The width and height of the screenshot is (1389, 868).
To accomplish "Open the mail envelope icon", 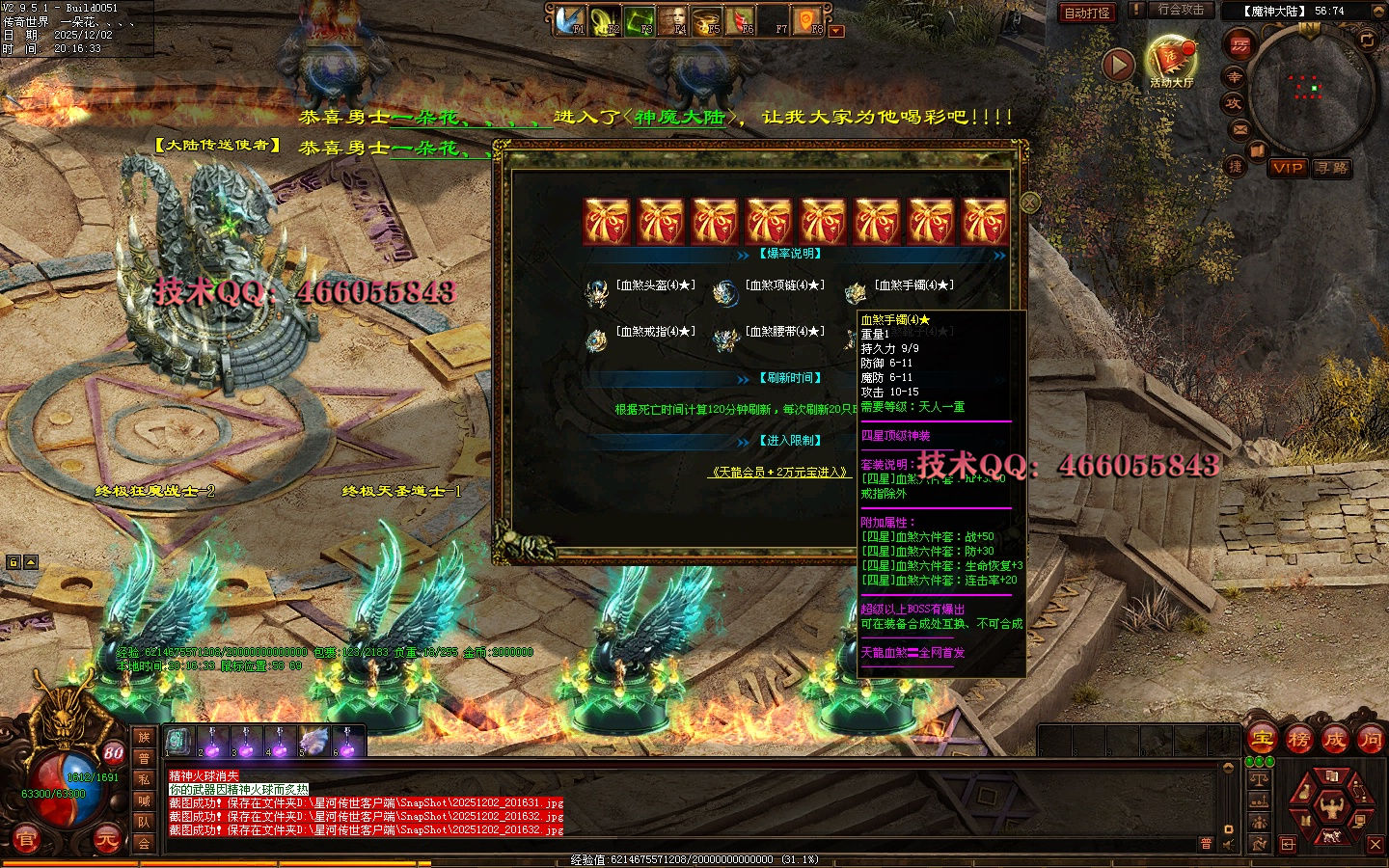I will point(1240,129).
